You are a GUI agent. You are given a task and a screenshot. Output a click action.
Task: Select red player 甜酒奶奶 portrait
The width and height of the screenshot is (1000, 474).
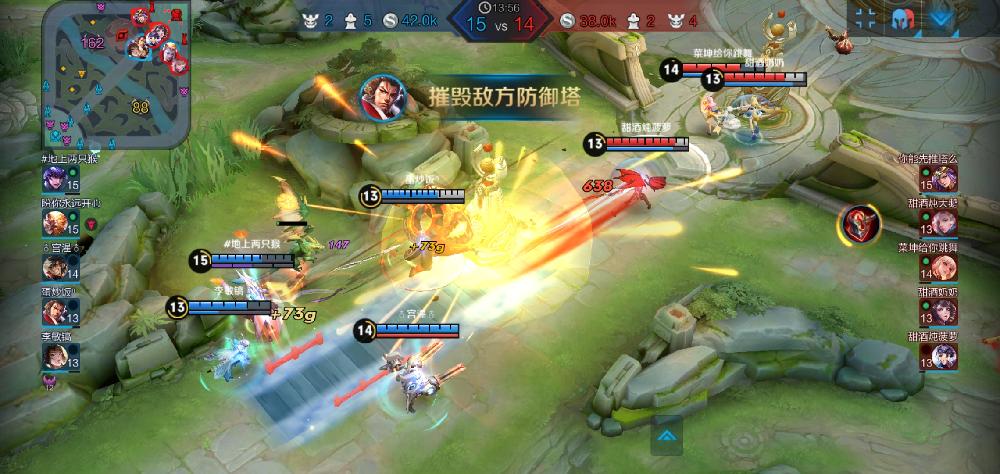pyautogui.click(x=944, y=312)
